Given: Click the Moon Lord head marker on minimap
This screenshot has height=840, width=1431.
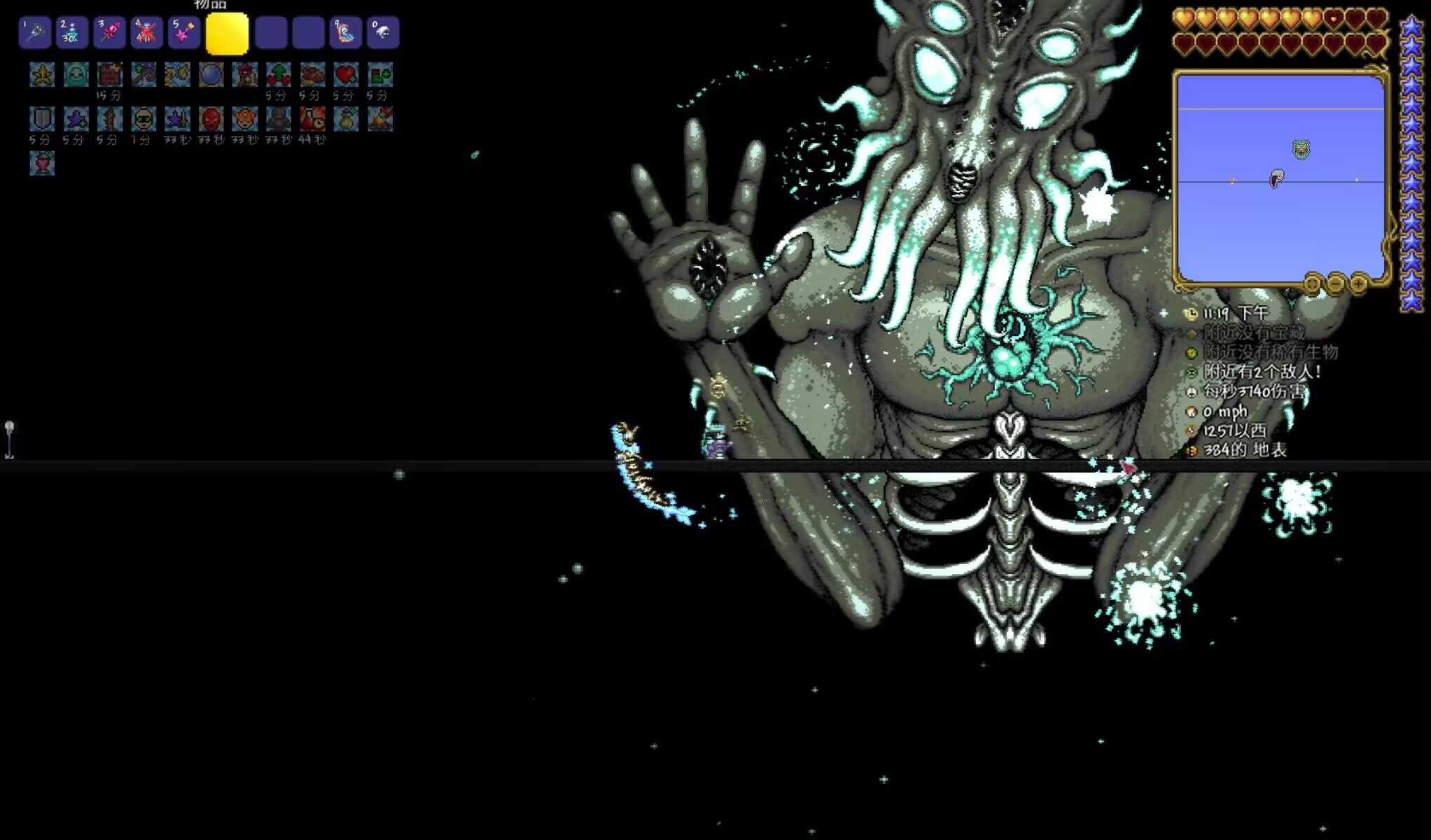Looking at the screenshot, I should click(1301, 149).
